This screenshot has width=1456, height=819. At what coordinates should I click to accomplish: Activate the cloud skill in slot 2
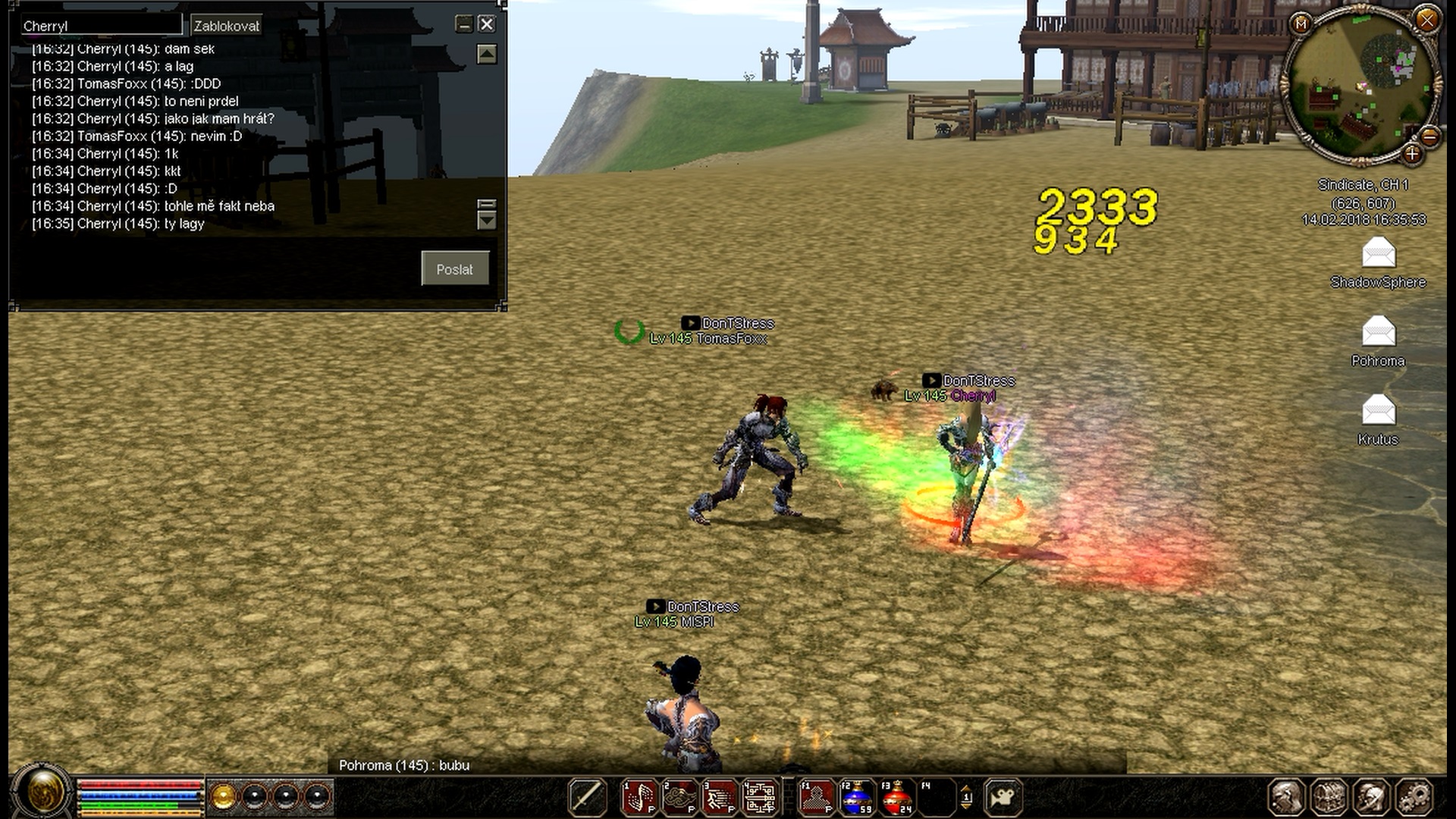679,798
